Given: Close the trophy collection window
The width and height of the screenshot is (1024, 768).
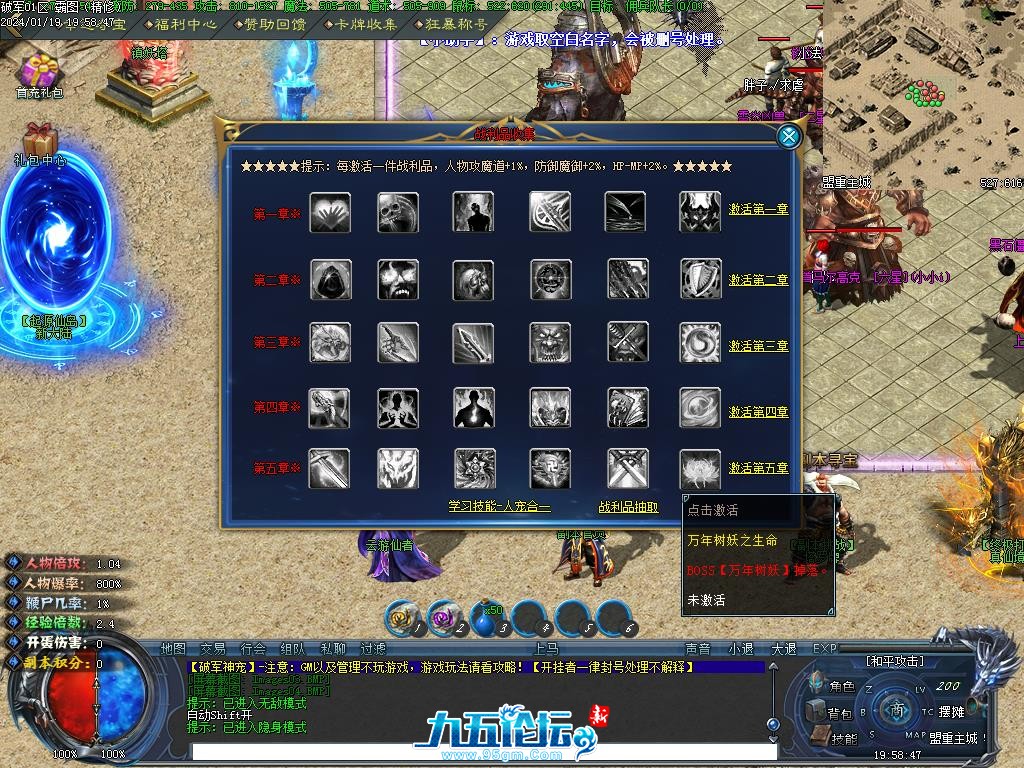Looking at the screenshot, I should 789,137.
